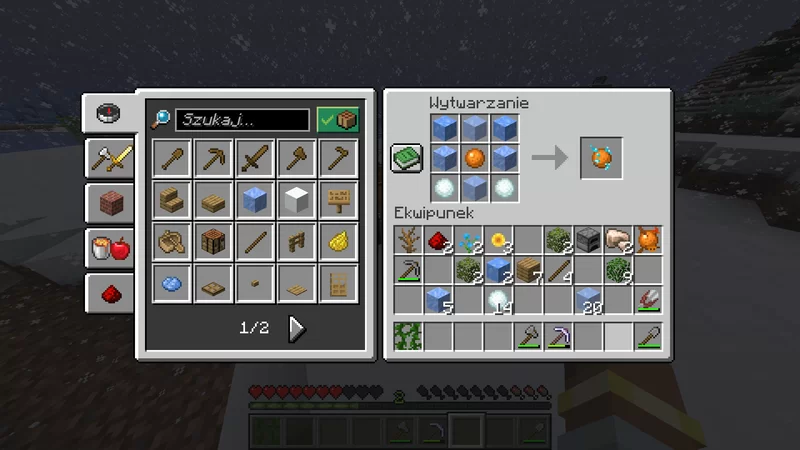Show the redstone recipe tab
Viewport: 800px width, 450px height.
click(x=111, y=293)
